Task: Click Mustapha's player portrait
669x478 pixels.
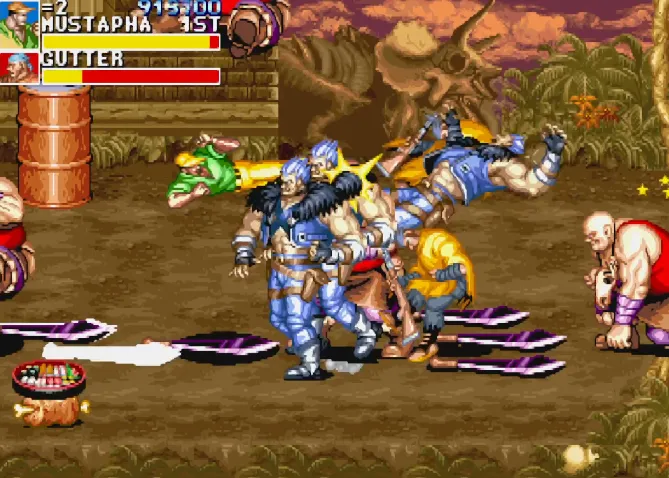Action: pos(19,25)
